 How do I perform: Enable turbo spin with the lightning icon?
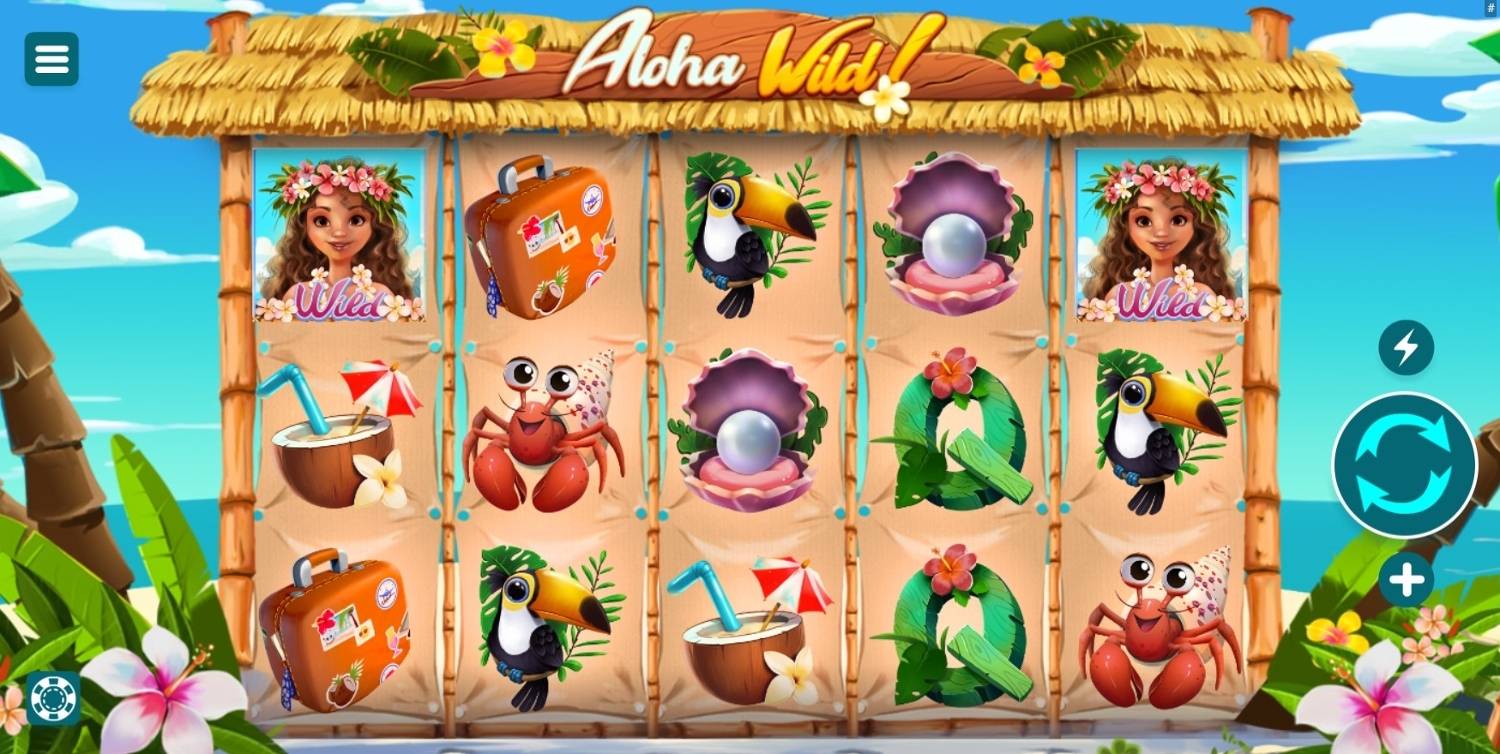click(1406, 348)
